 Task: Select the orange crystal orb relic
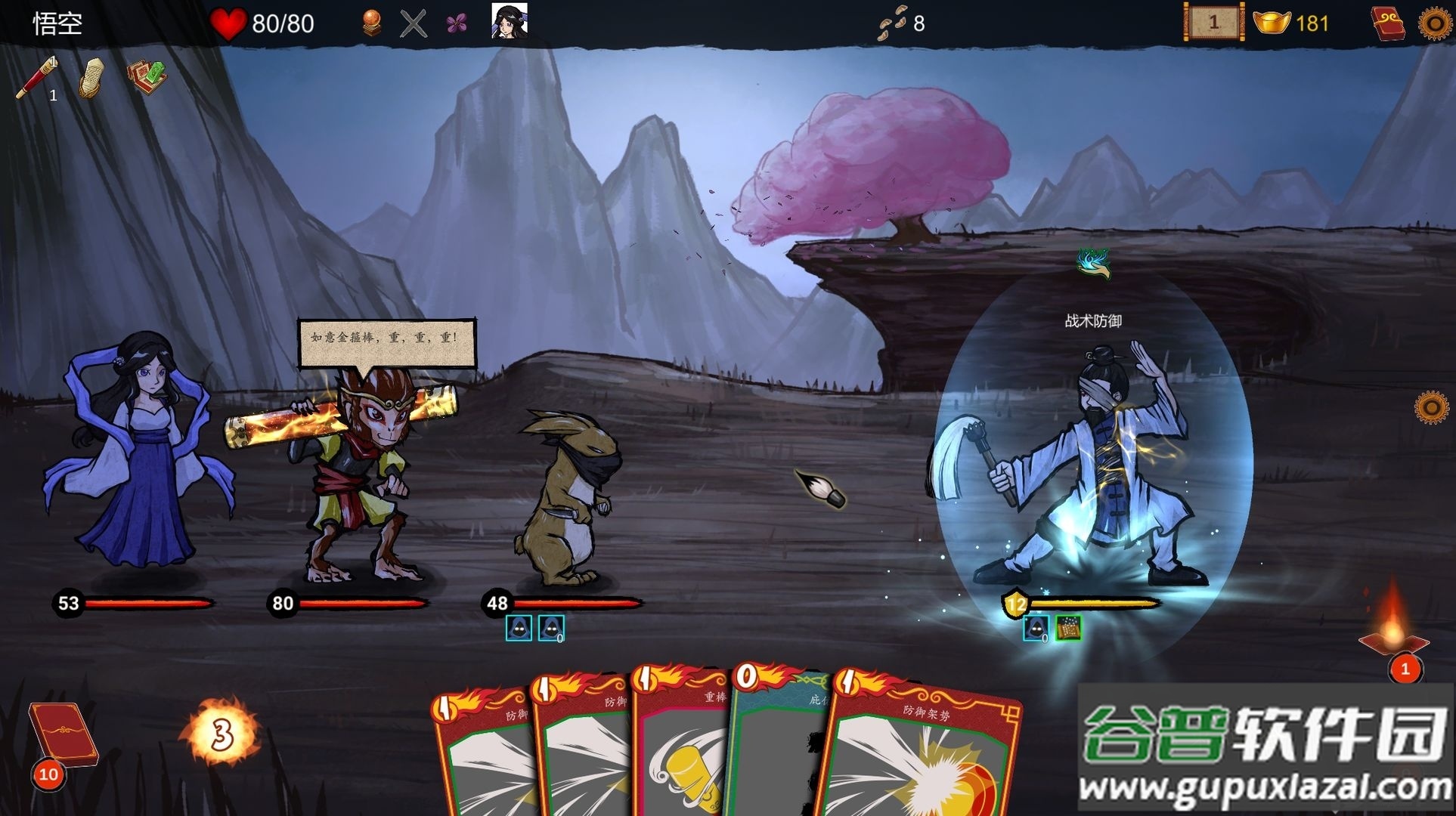pyautogui.click(x=370, y=23)
